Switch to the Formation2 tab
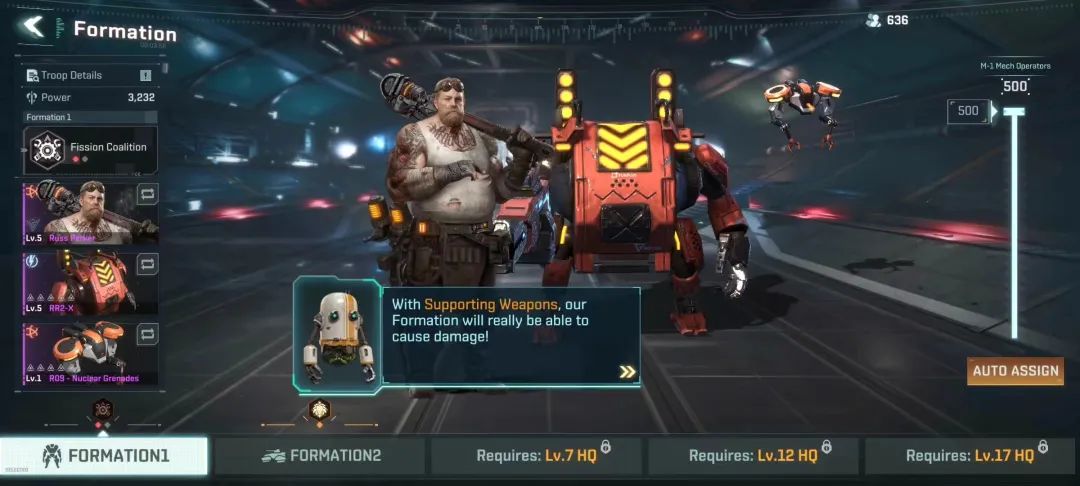Screen dimensions: 1080x486 point(321,456)
